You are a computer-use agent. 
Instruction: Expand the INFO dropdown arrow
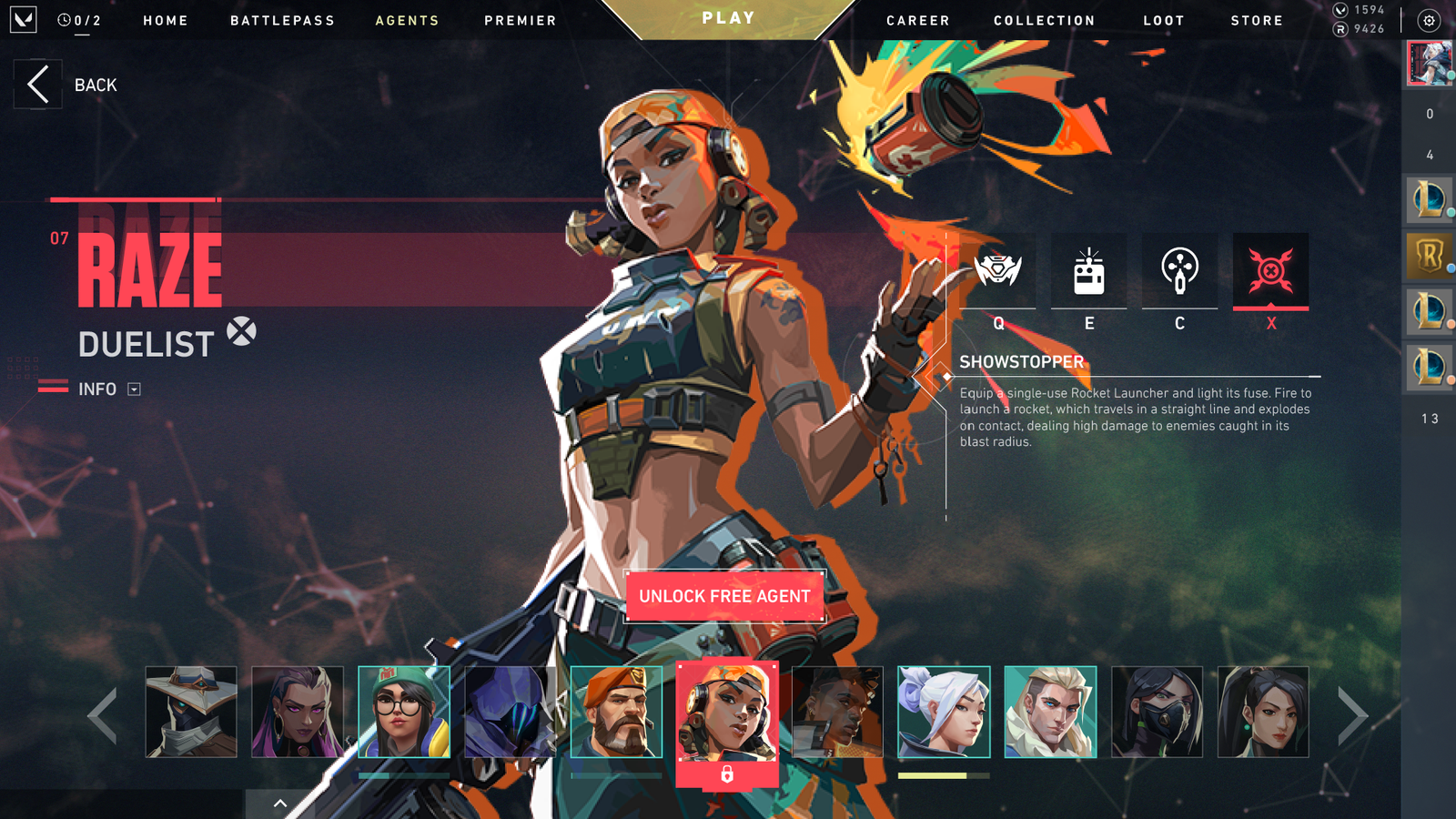click(x=133, y=389)
